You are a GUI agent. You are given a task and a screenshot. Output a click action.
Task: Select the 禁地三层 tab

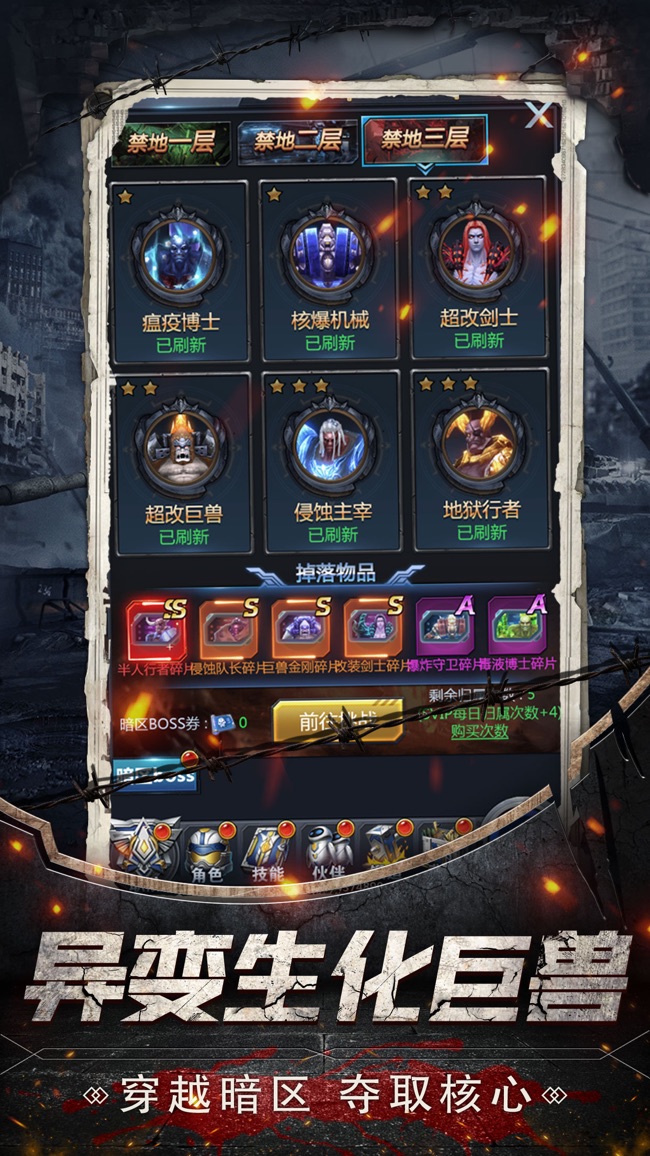pyautogui.click(x=424, y=139)
